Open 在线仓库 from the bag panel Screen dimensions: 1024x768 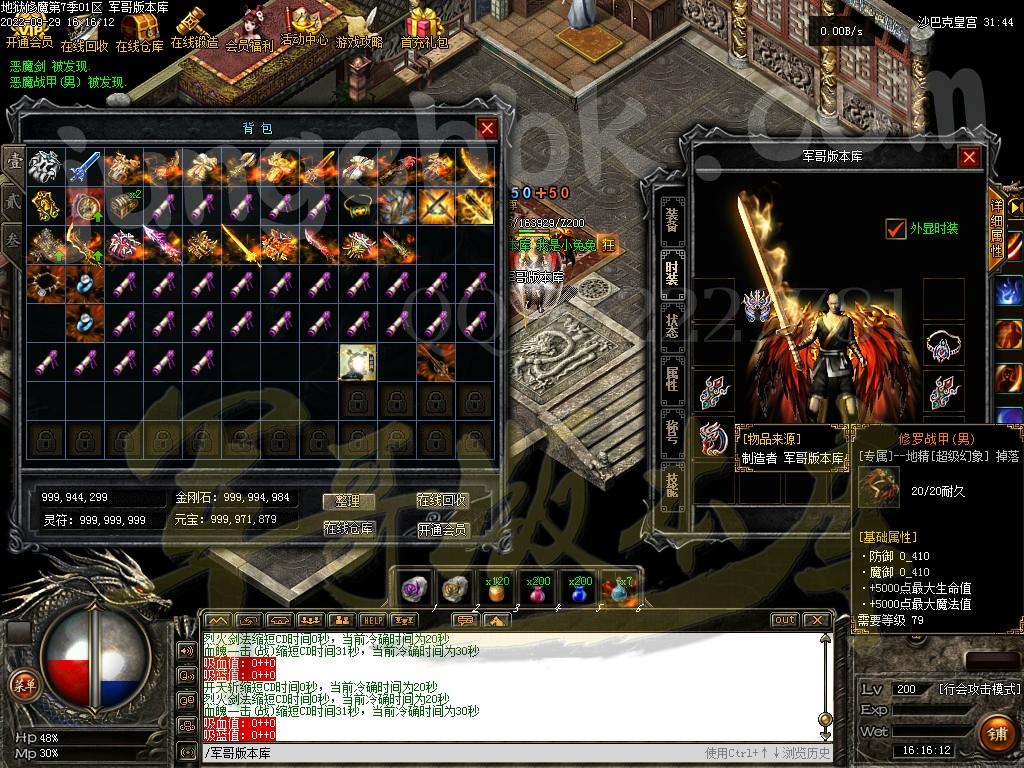[348, 528]
